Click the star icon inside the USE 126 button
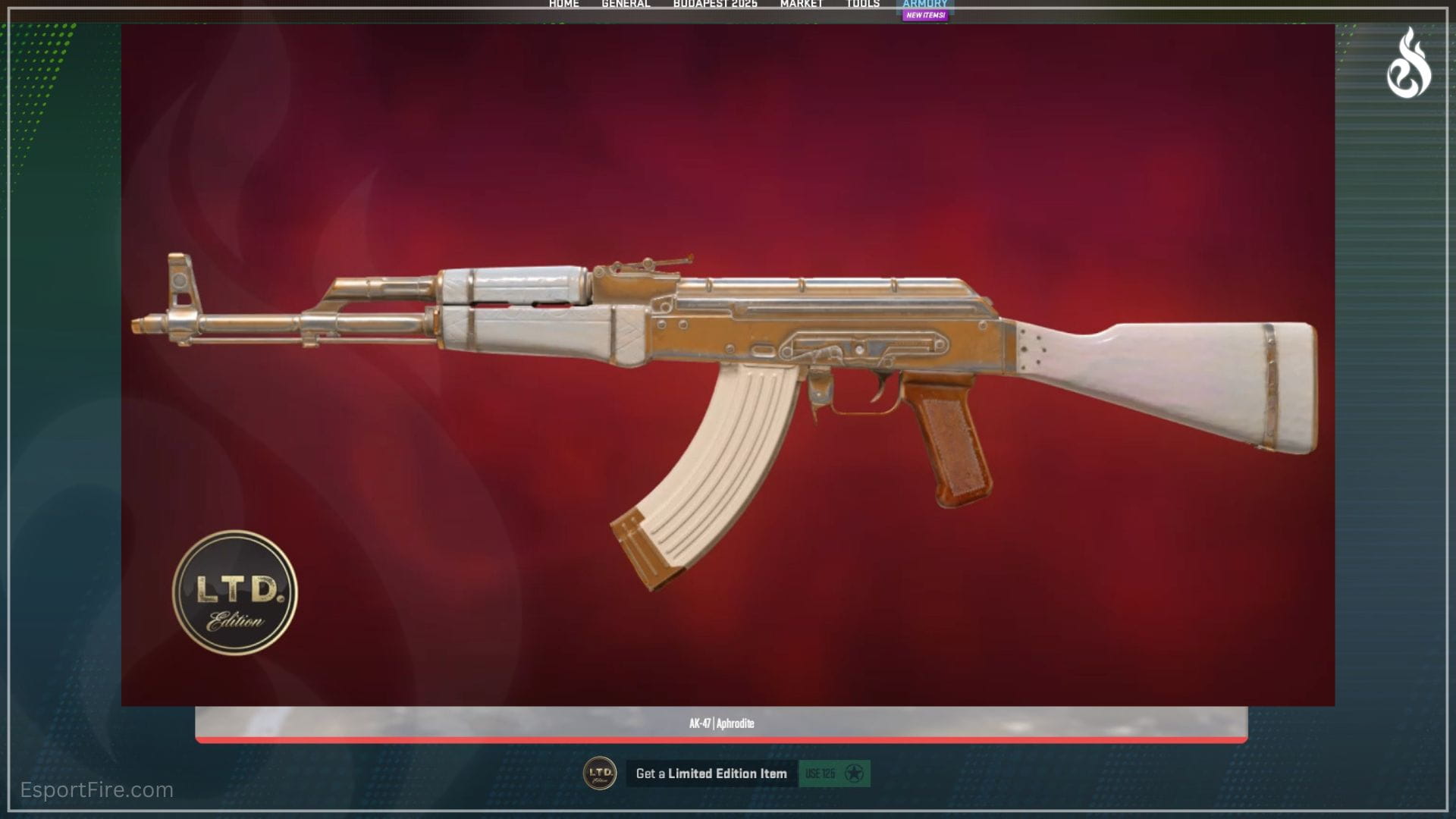This screenshot has height=819, width=1456. 856,774
